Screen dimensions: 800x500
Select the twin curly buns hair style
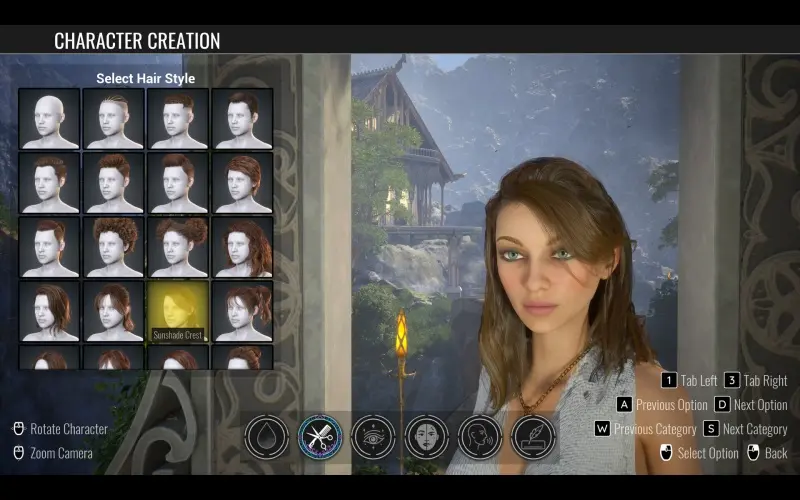(x=177, y=246)
